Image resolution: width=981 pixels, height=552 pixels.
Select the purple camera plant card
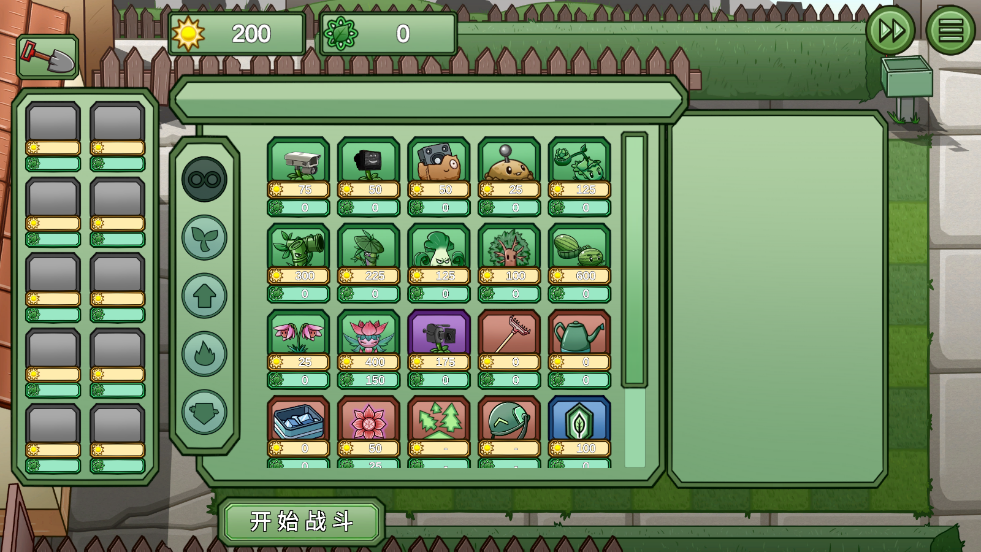439,334
